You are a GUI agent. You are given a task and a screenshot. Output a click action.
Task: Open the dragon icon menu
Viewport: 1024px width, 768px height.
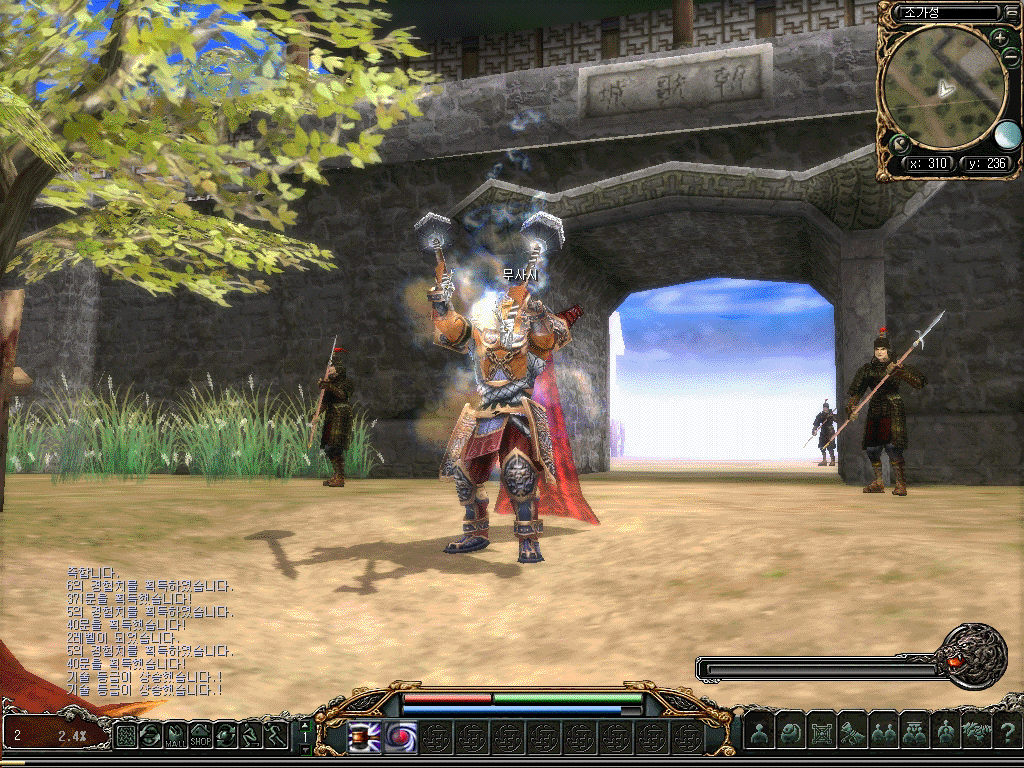[975, 734]
